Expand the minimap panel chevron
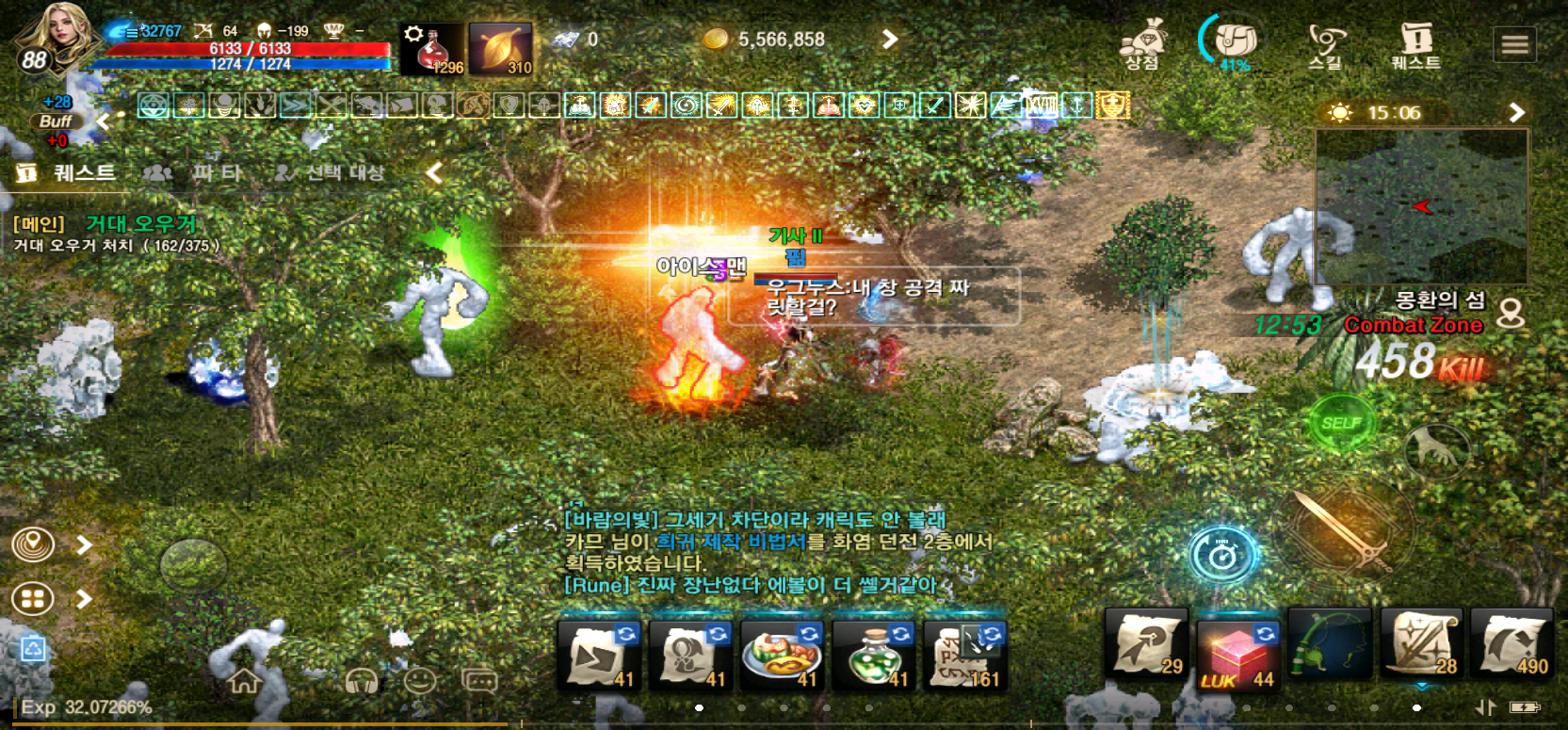The image size is (1568, 730). pyautogui.click(x=1517, y=112)
